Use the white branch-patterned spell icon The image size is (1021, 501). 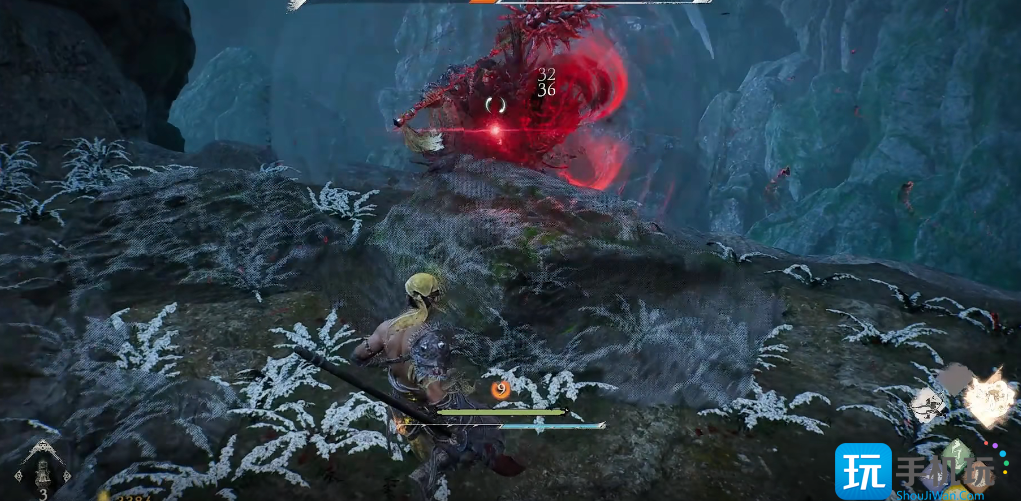[929, 405]
